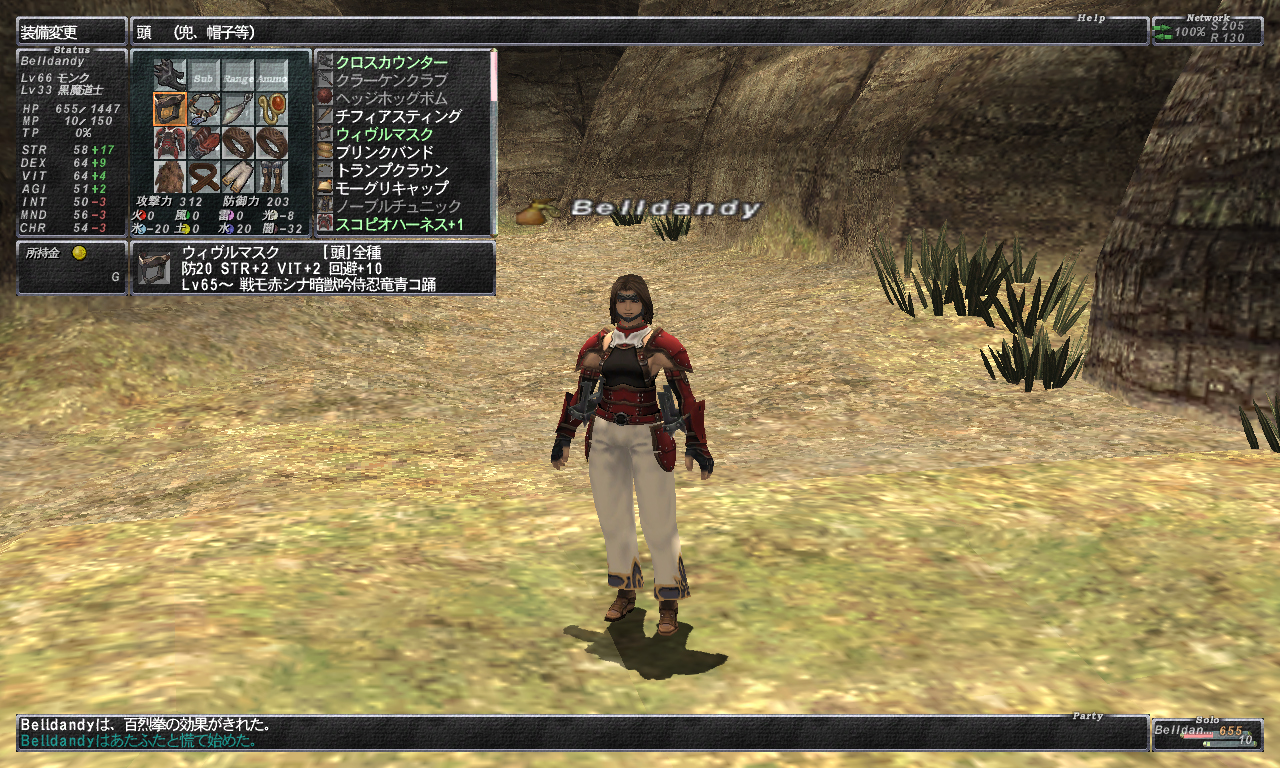Select the empty Sub equipment slot

coord(204,75)
